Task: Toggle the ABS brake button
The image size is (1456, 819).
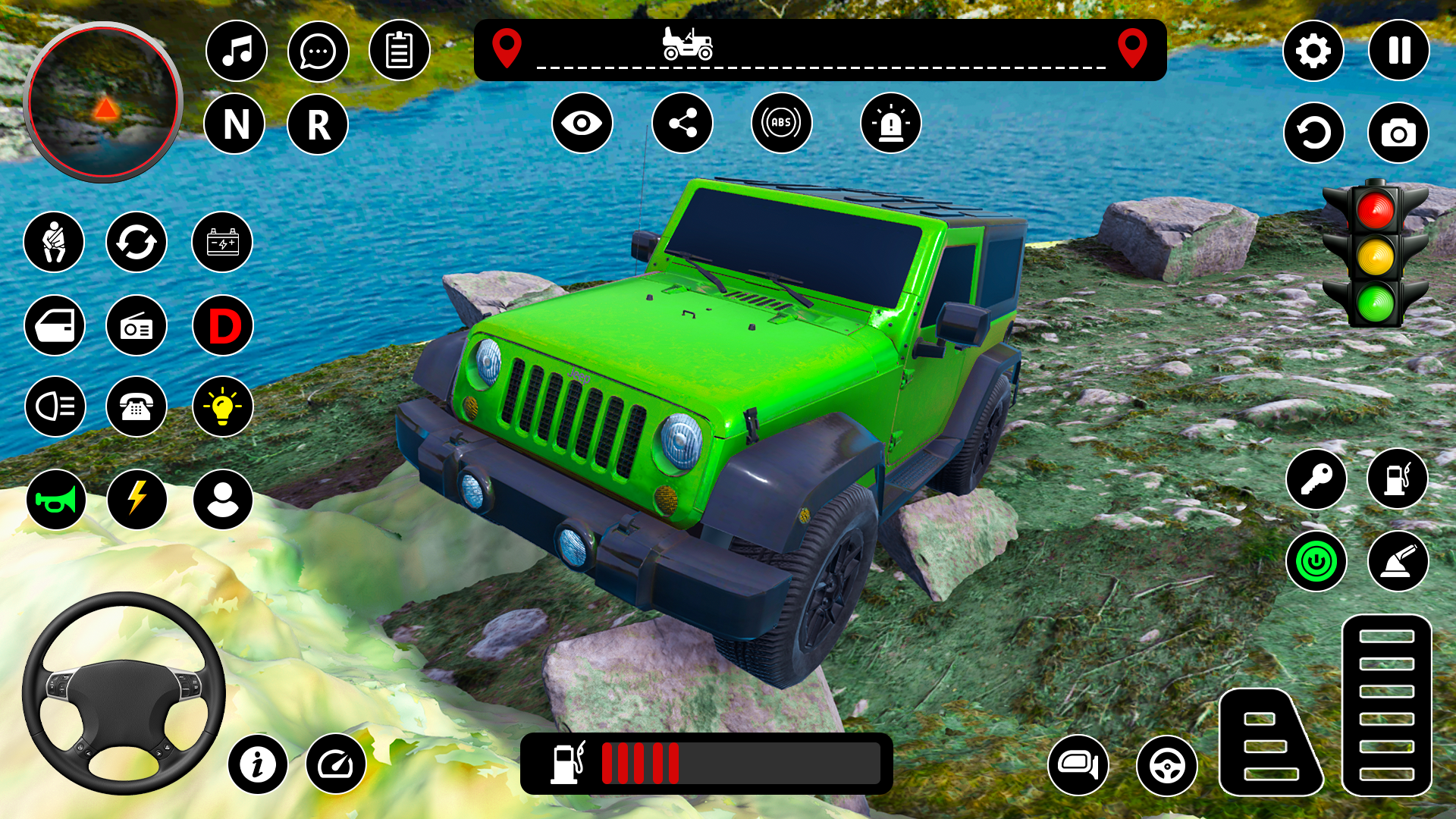Action: tap(781, 123)
